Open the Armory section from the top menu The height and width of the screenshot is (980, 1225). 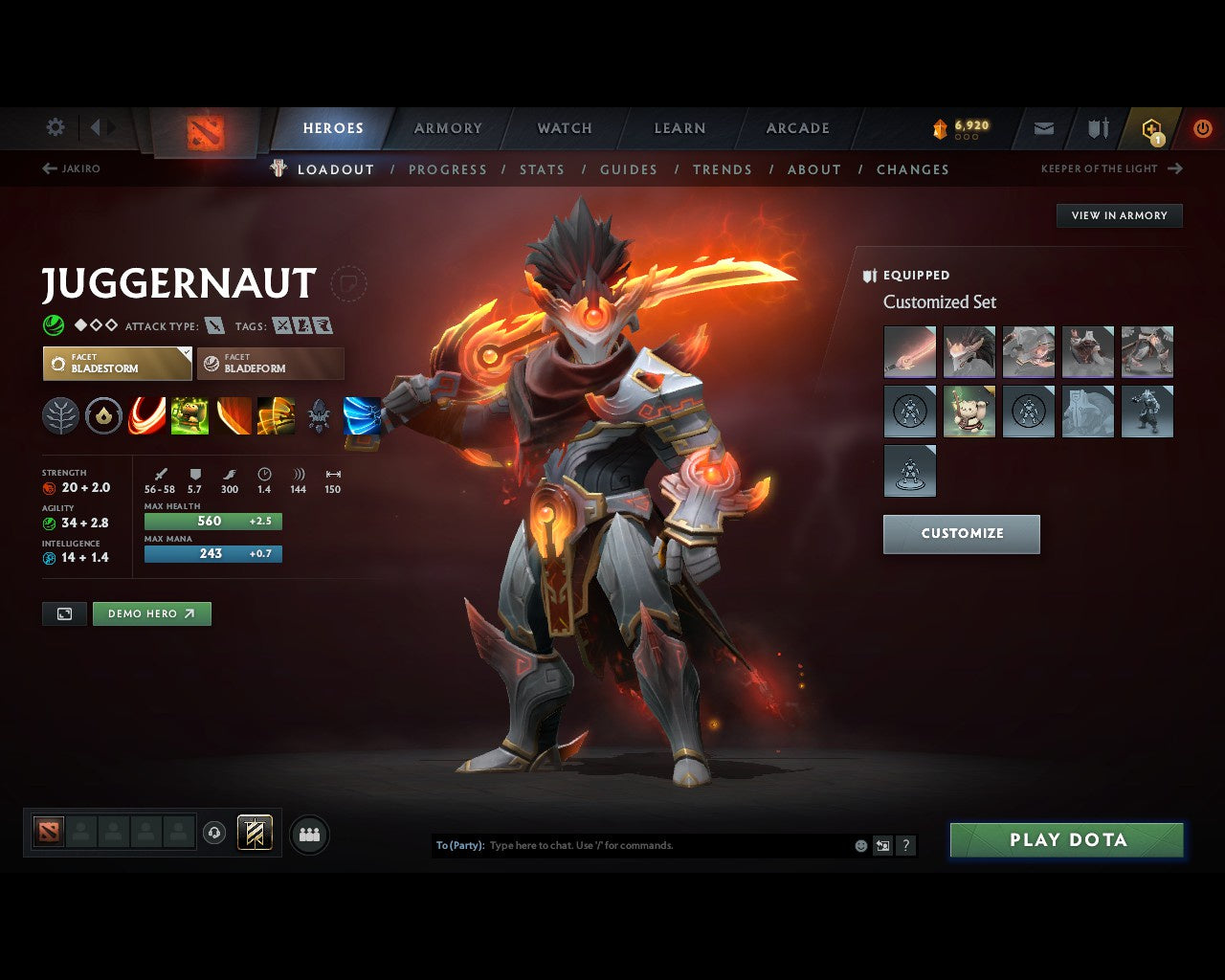point(447,127)
